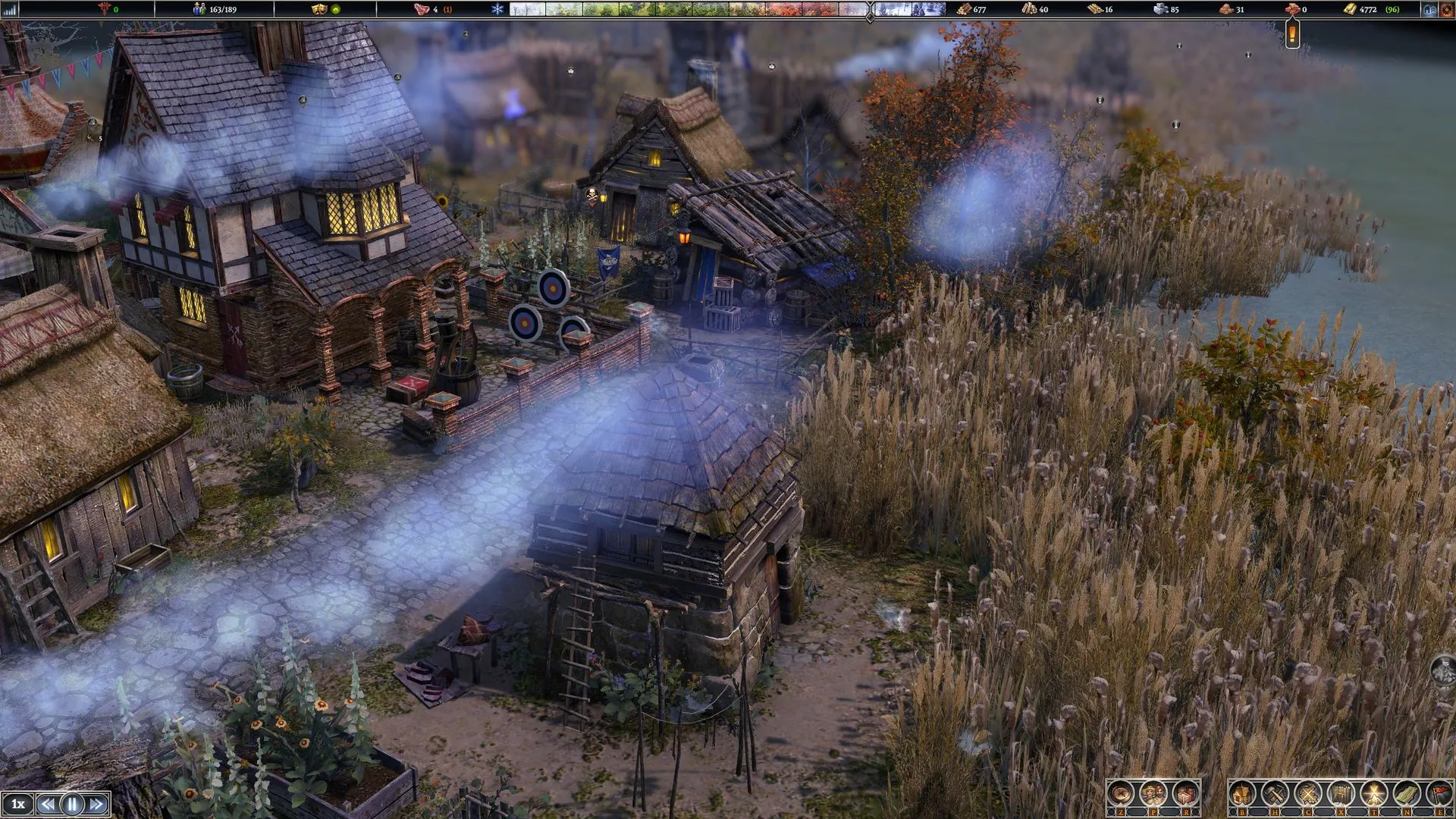Open the villagers professions panel
This screenshot has width=1456, height=819.
(x=1153, y=795)
